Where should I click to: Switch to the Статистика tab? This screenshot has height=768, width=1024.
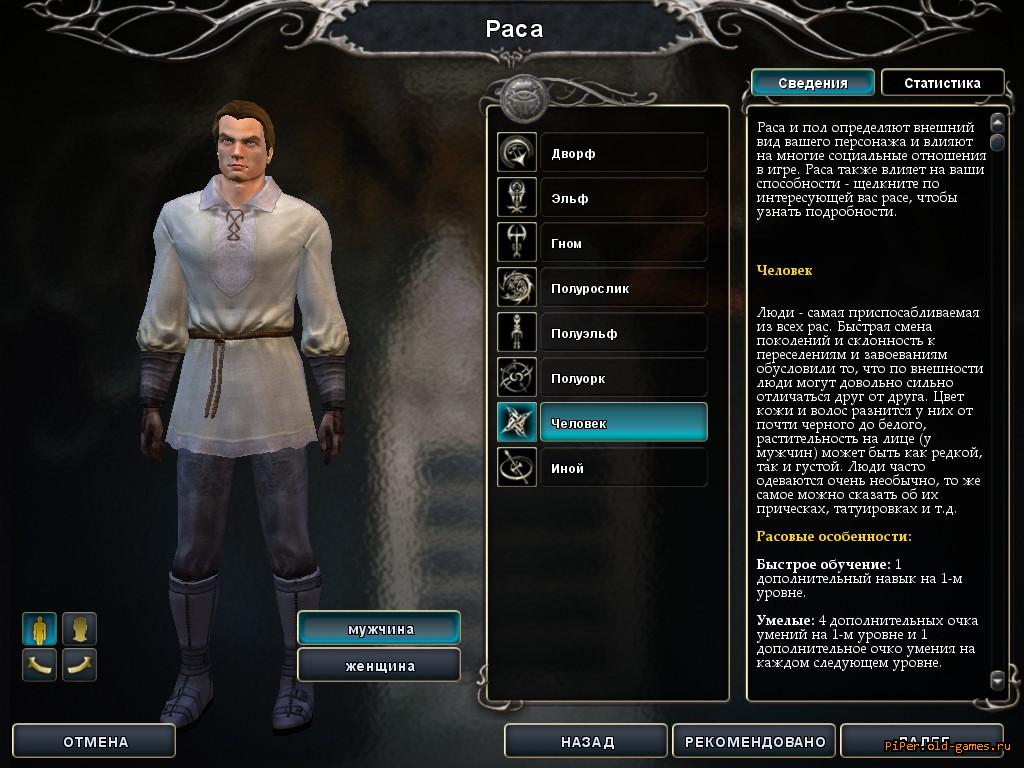pos(942,83)
